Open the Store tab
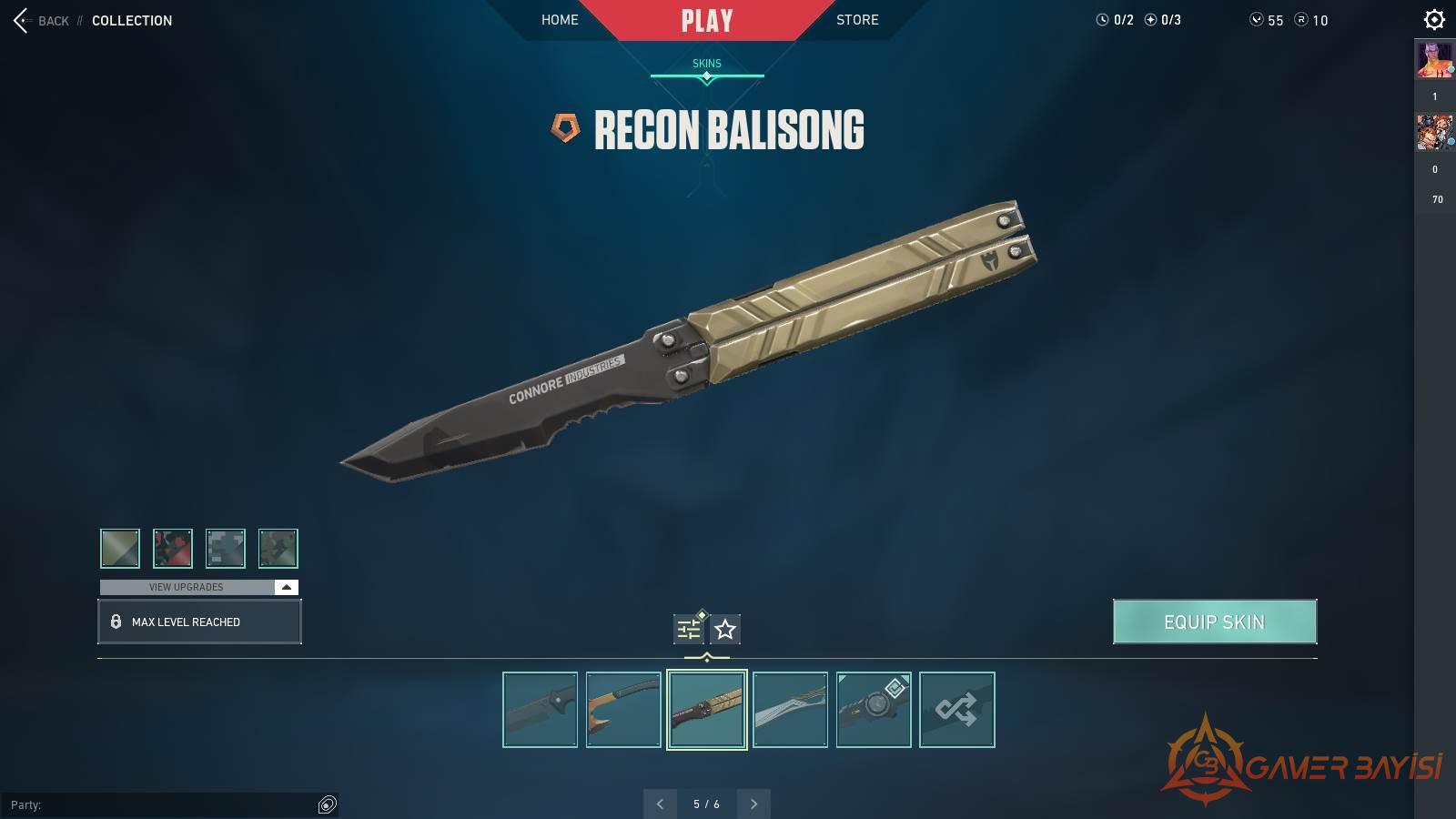Image resolution: width=1456 pixels, height=819 pixels. pos(857,20)
